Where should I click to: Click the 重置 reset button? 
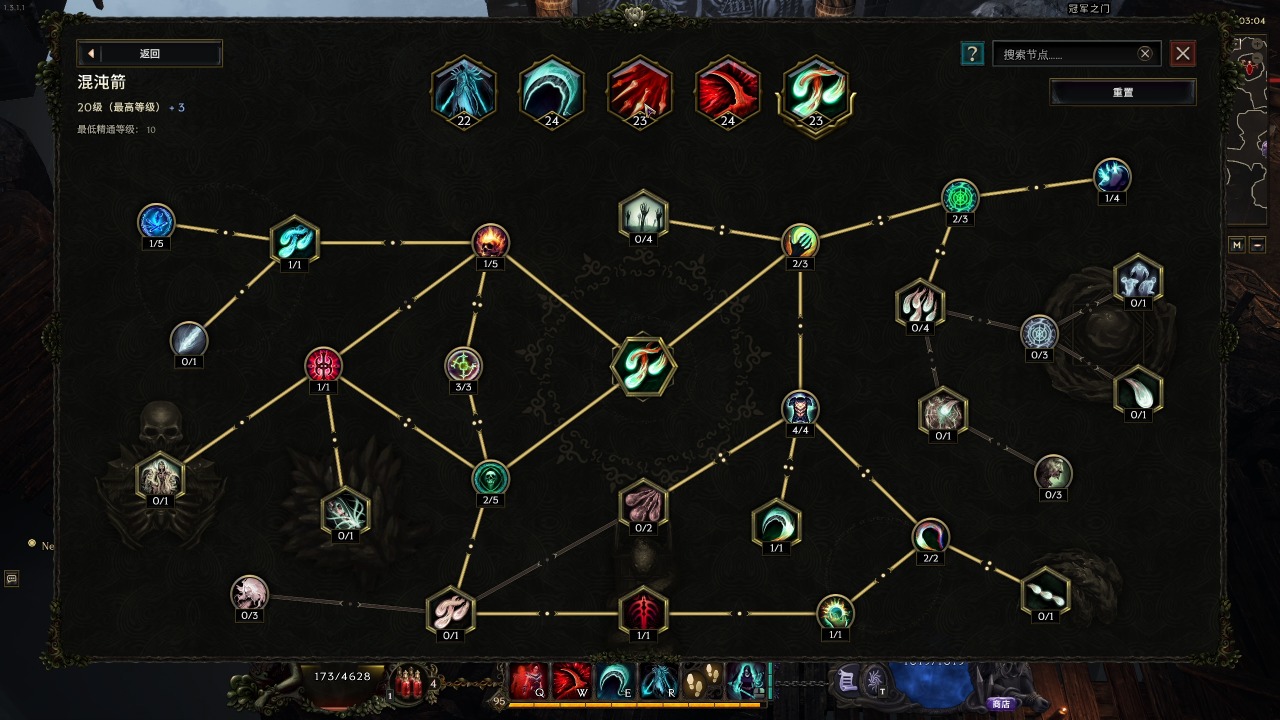tap(1122, 92)
